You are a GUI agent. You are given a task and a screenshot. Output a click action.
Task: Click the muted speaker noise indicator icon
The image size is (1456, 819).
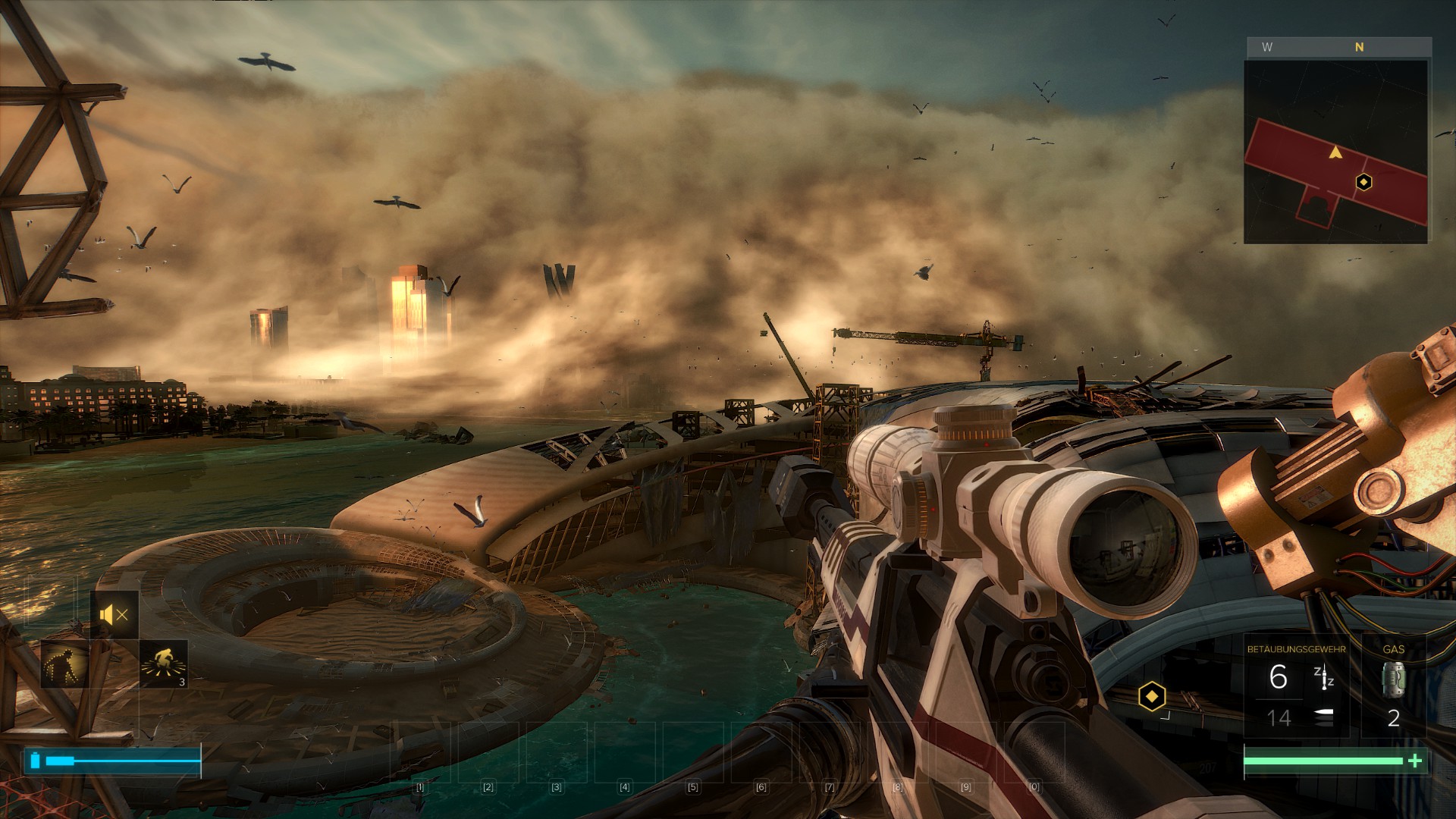114,615
